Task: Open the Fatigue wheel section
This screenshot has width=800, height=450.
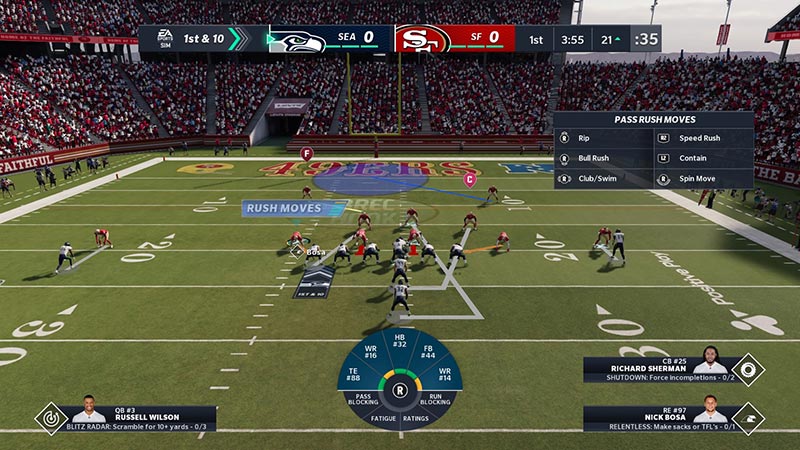Action: tap(384, 418)
